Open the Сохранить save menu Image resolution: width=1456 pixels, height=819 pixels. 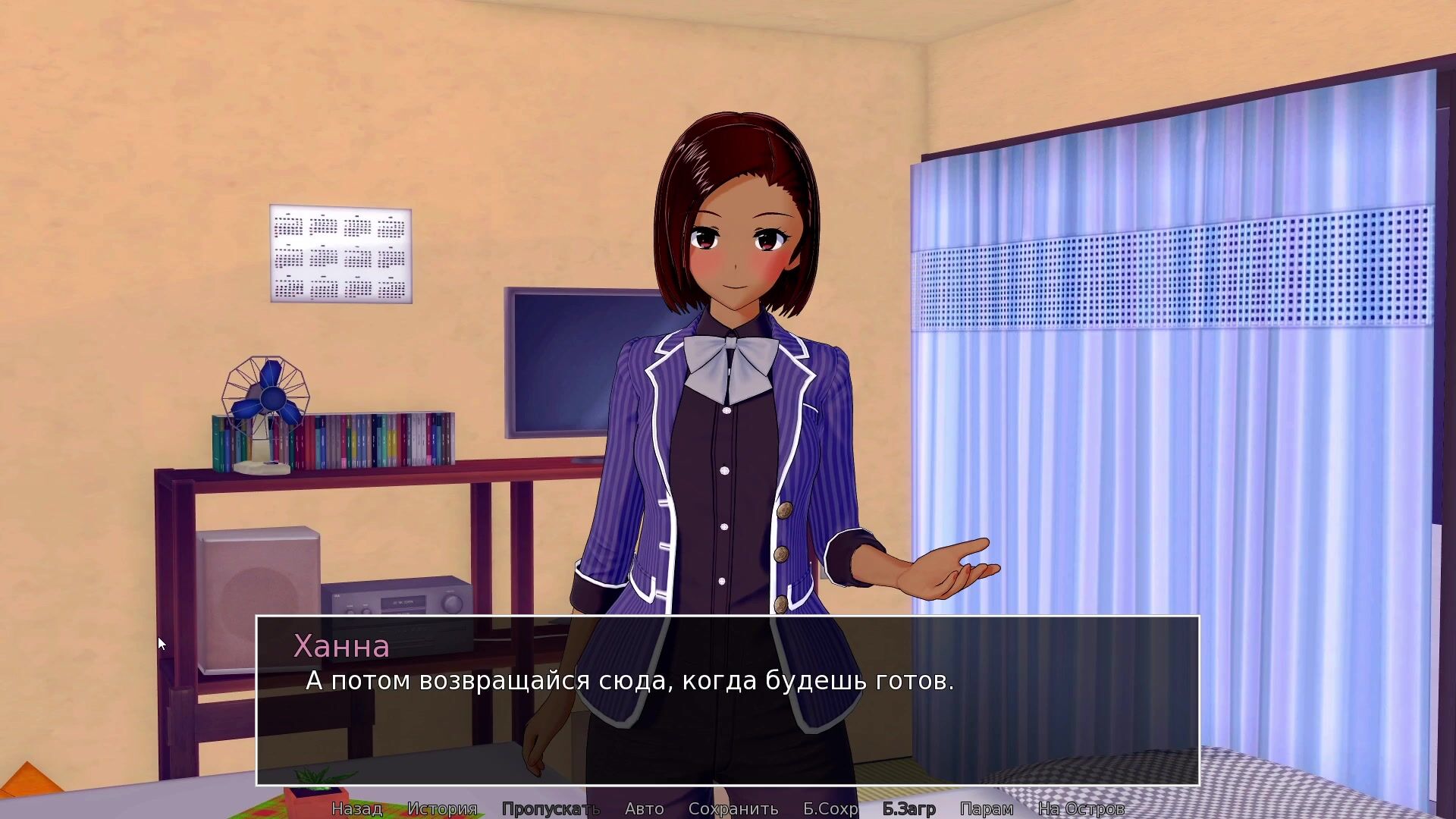pos(733,809)
